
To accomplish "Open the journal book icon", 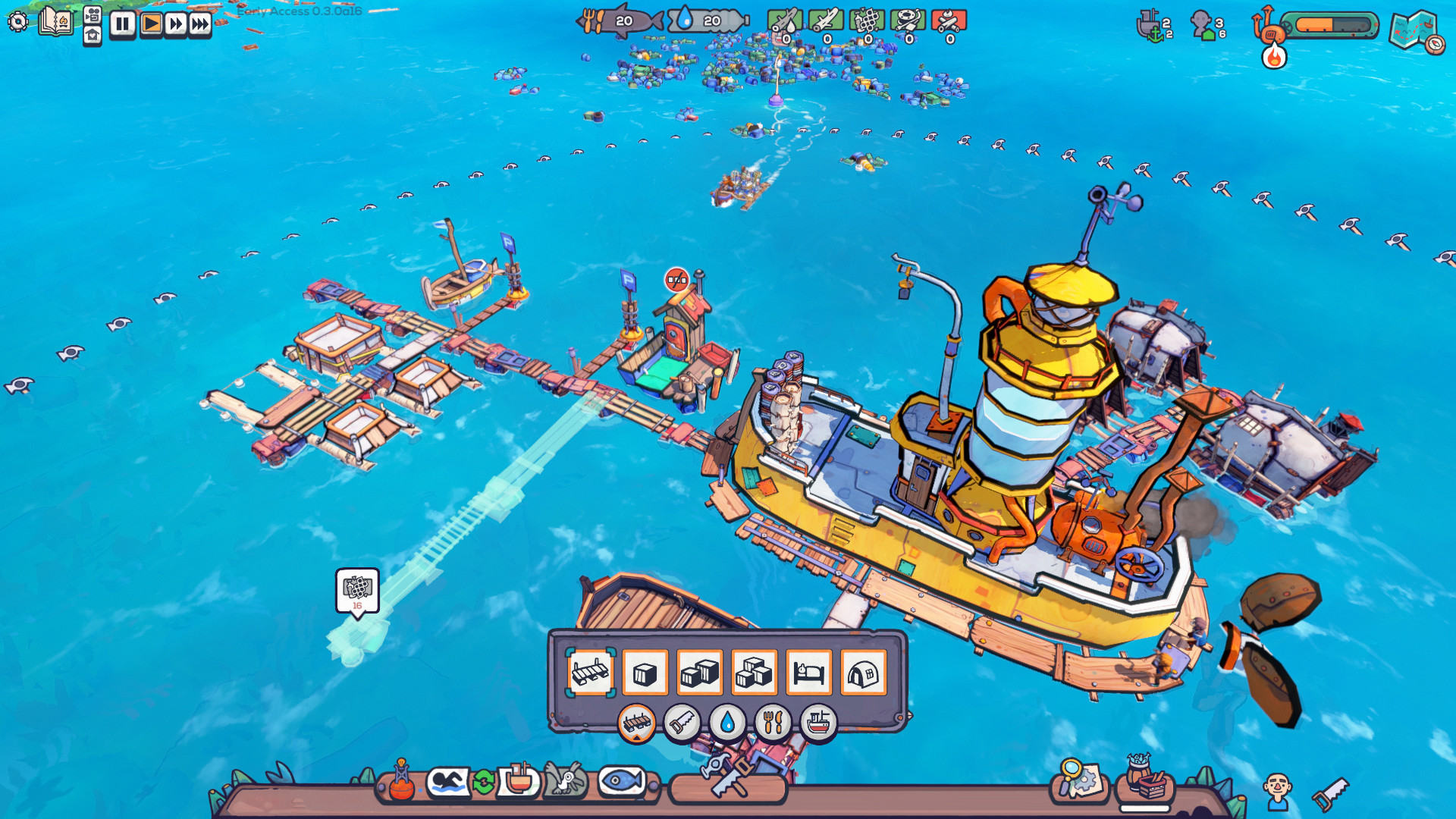I will 55,20.
